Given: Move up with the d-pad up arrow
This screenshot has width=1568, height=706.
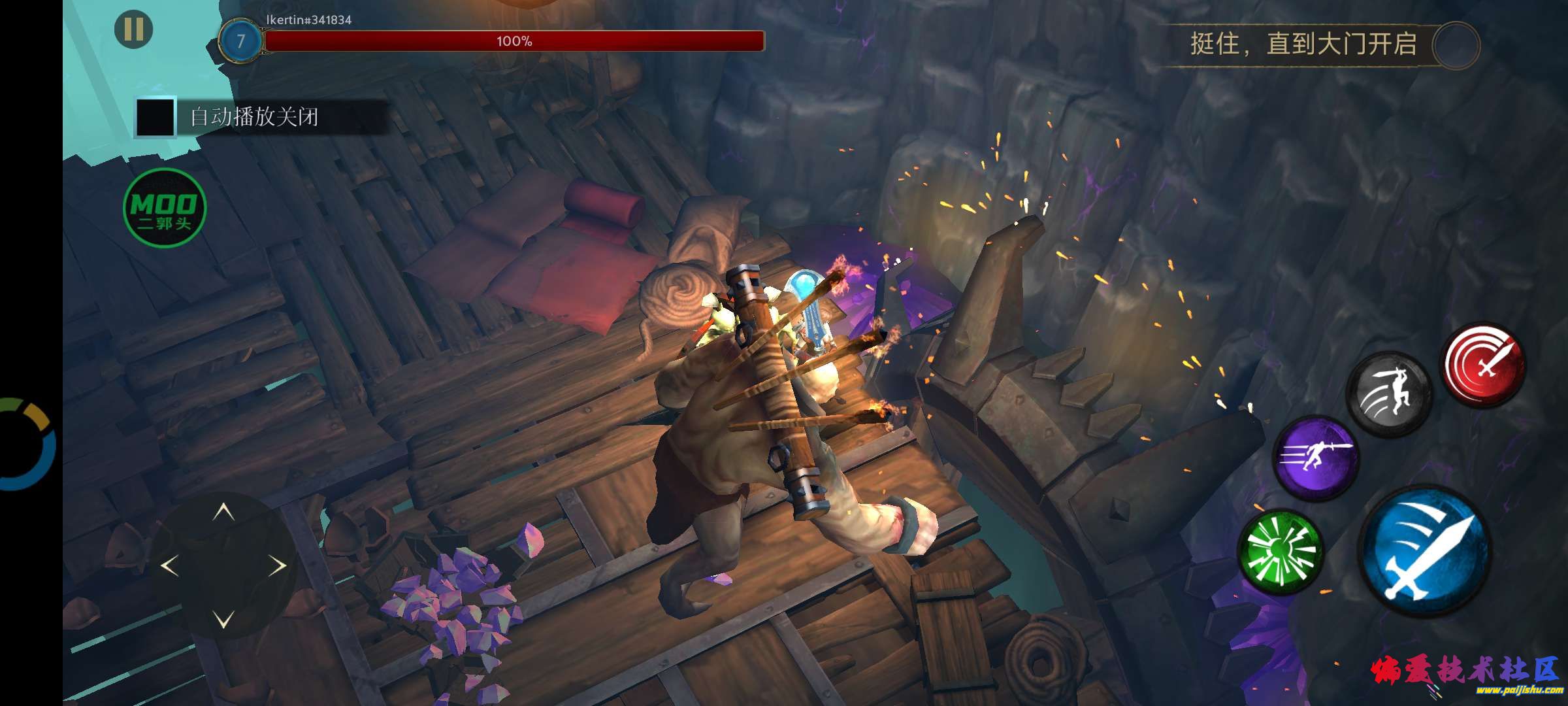Looking at the screenshot, I should [x=224, y=511].
